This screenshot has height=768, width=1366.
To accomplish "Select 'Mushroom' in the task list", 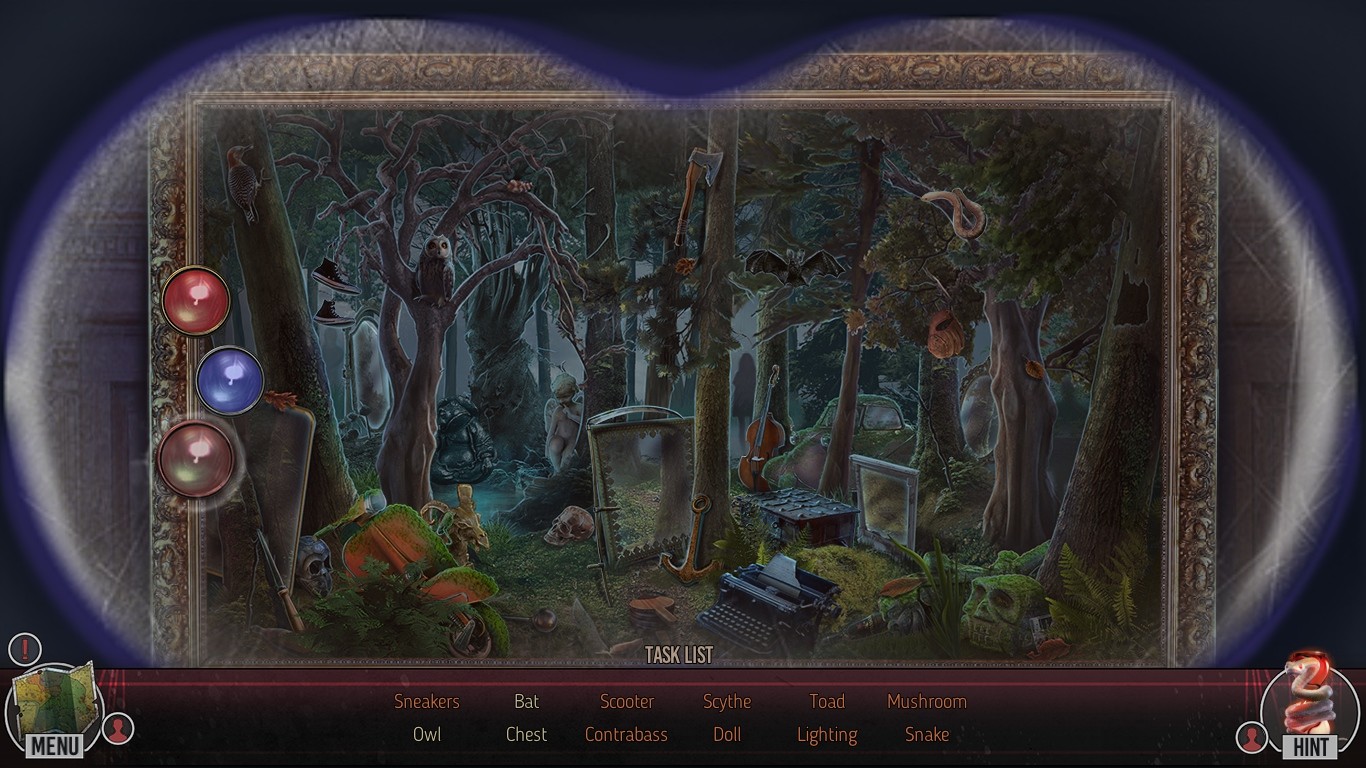I will point(927,701).
